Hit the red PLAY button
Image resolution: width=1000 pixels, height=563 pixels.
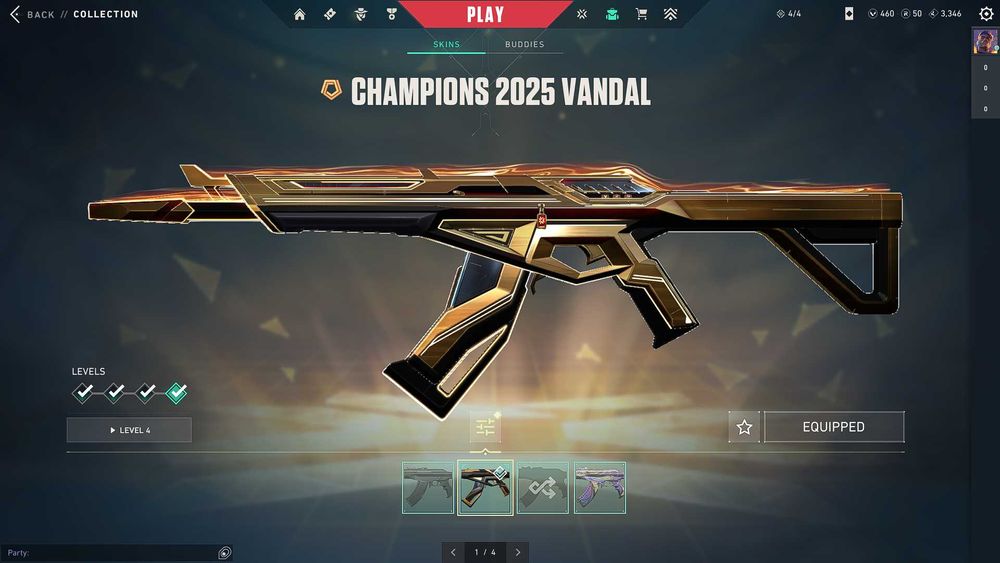(x=485, y=14)
